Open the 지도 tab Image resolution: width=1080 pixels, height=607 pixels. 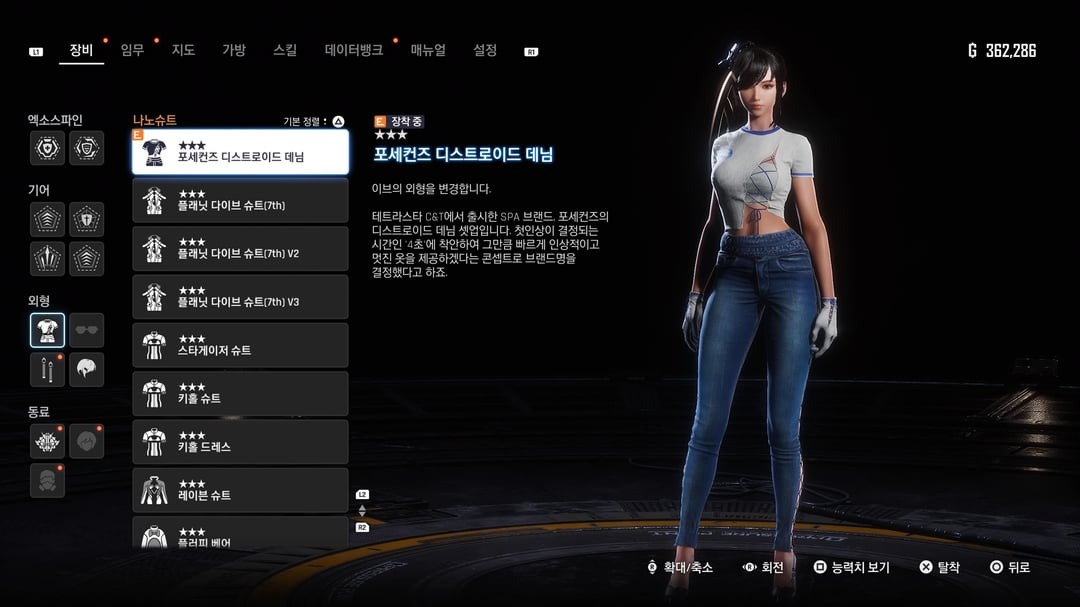pyautogui.click(x=183, y=50)
